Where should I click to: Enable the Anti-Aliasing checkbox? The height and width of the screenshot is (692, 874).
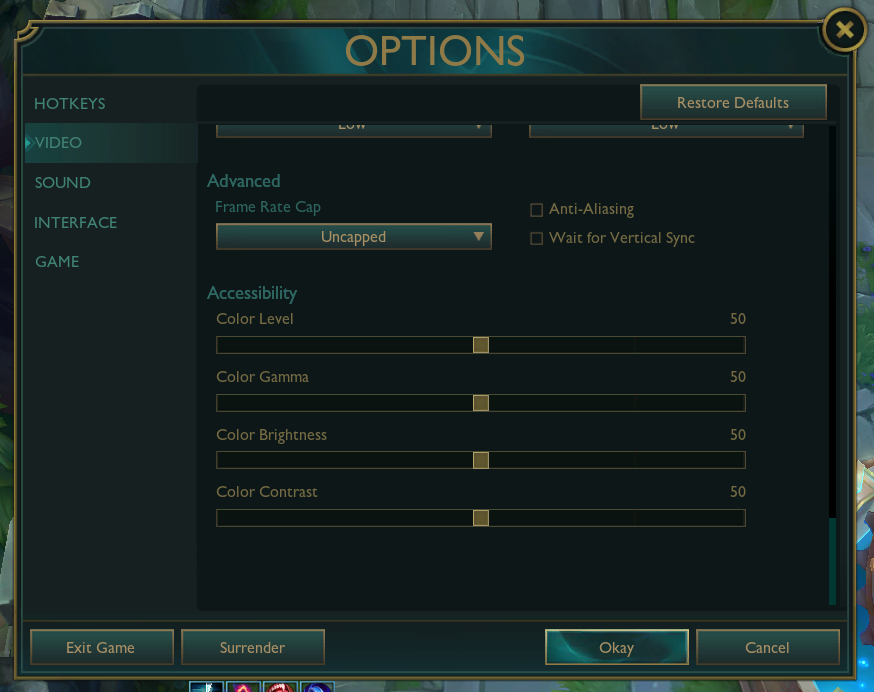click(537, 210)
